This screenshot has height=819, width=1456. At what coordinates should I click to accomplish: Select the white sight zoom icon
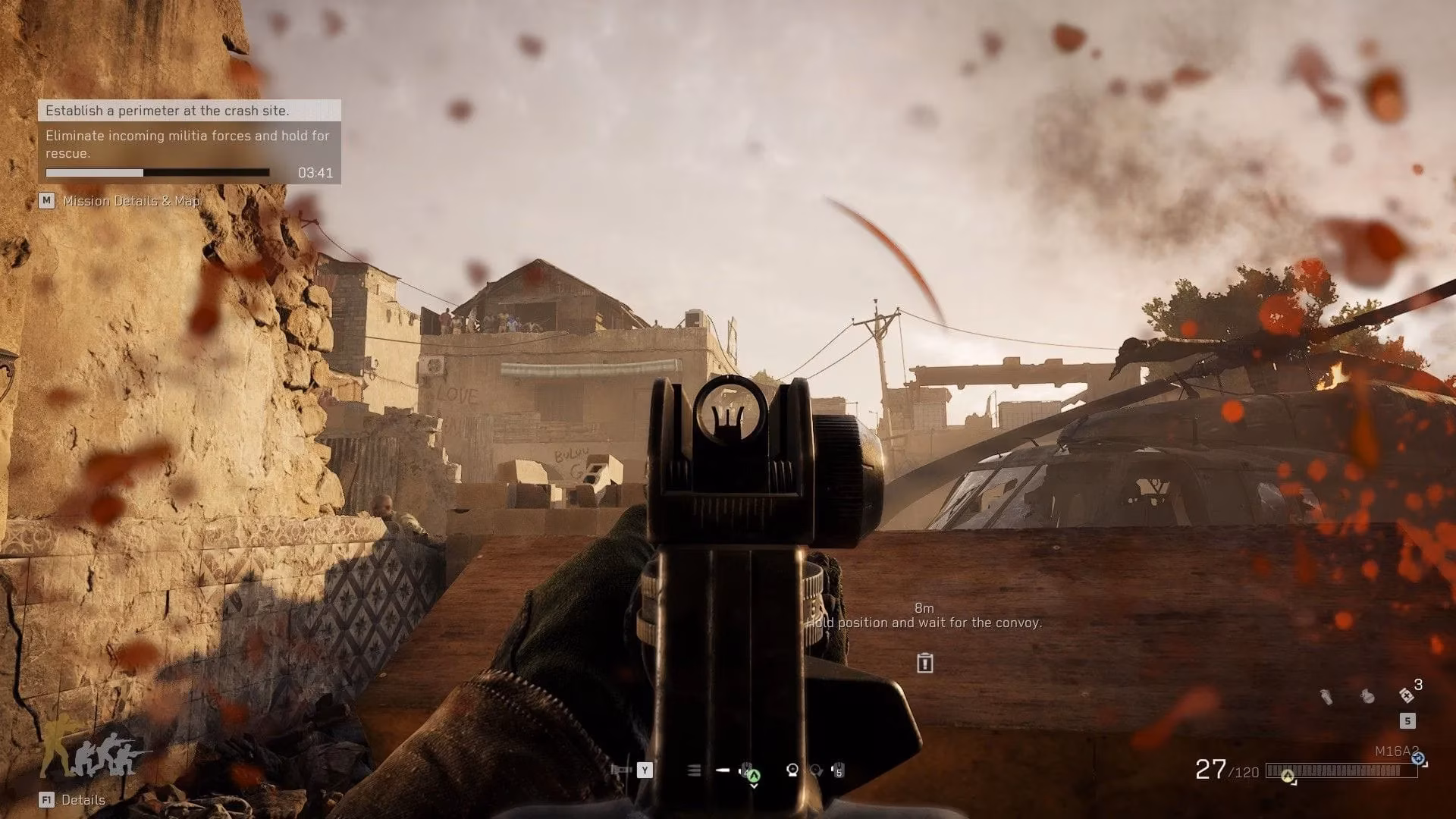(792, 770)
